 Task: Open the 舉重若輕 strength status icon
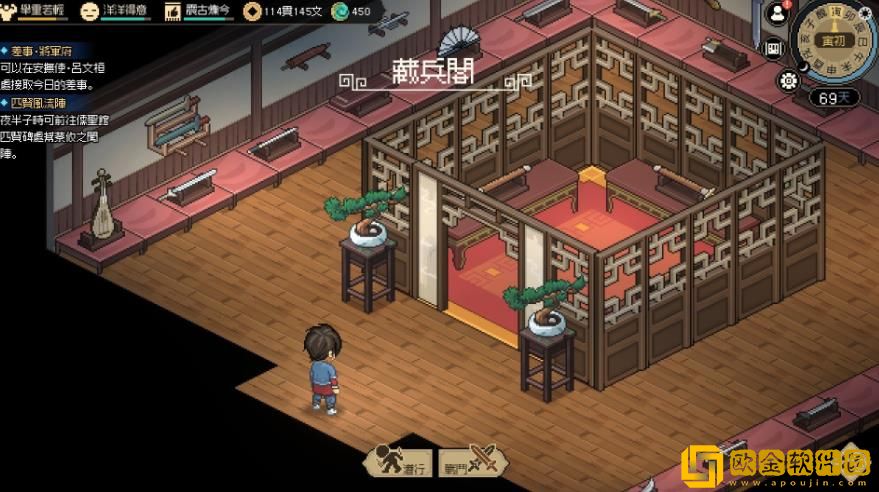[x=10, y=11]
